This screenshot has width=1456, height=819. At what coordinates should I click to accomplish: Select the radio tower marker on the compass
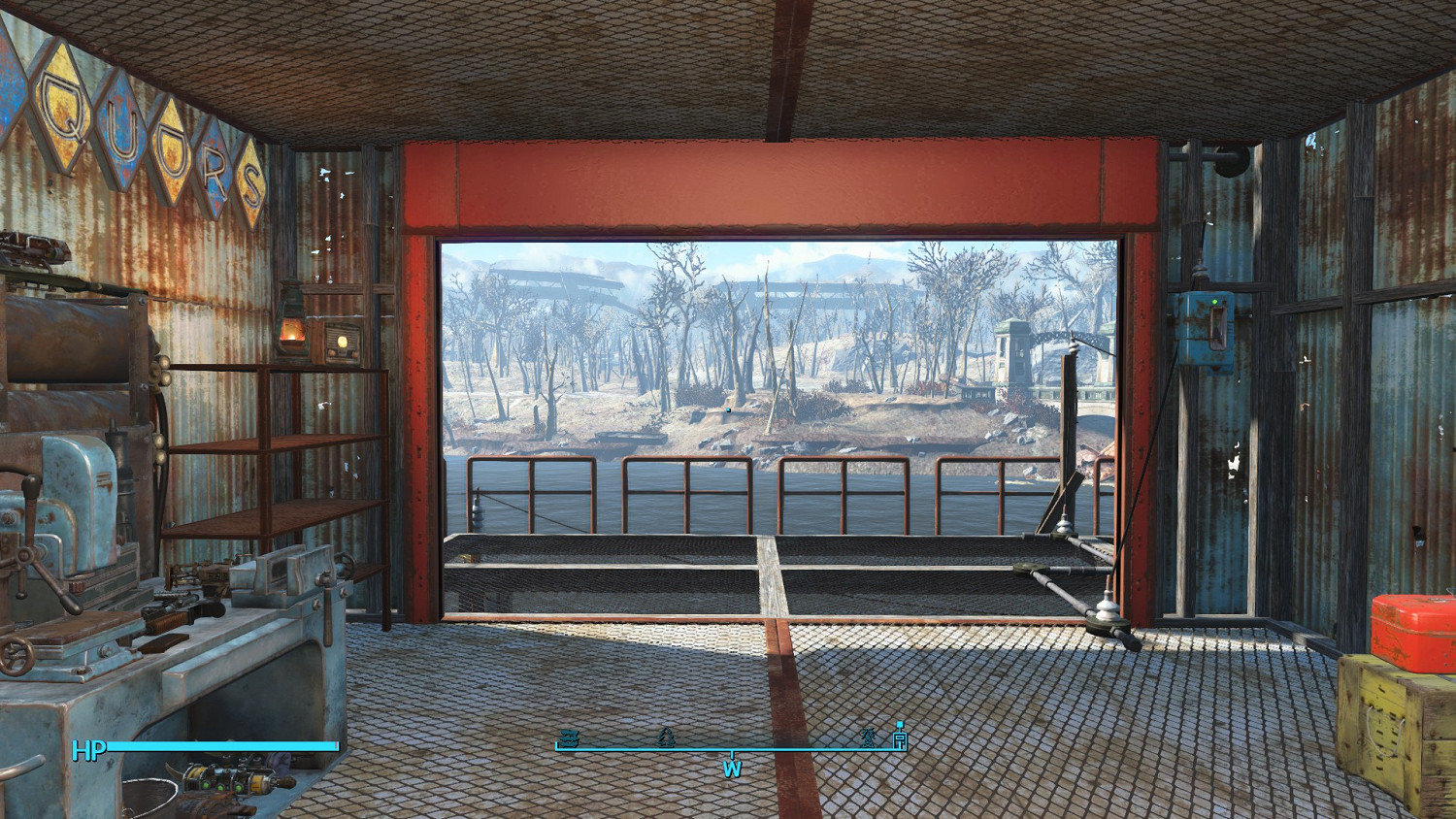pyautogui.click(x=867, y=738)
